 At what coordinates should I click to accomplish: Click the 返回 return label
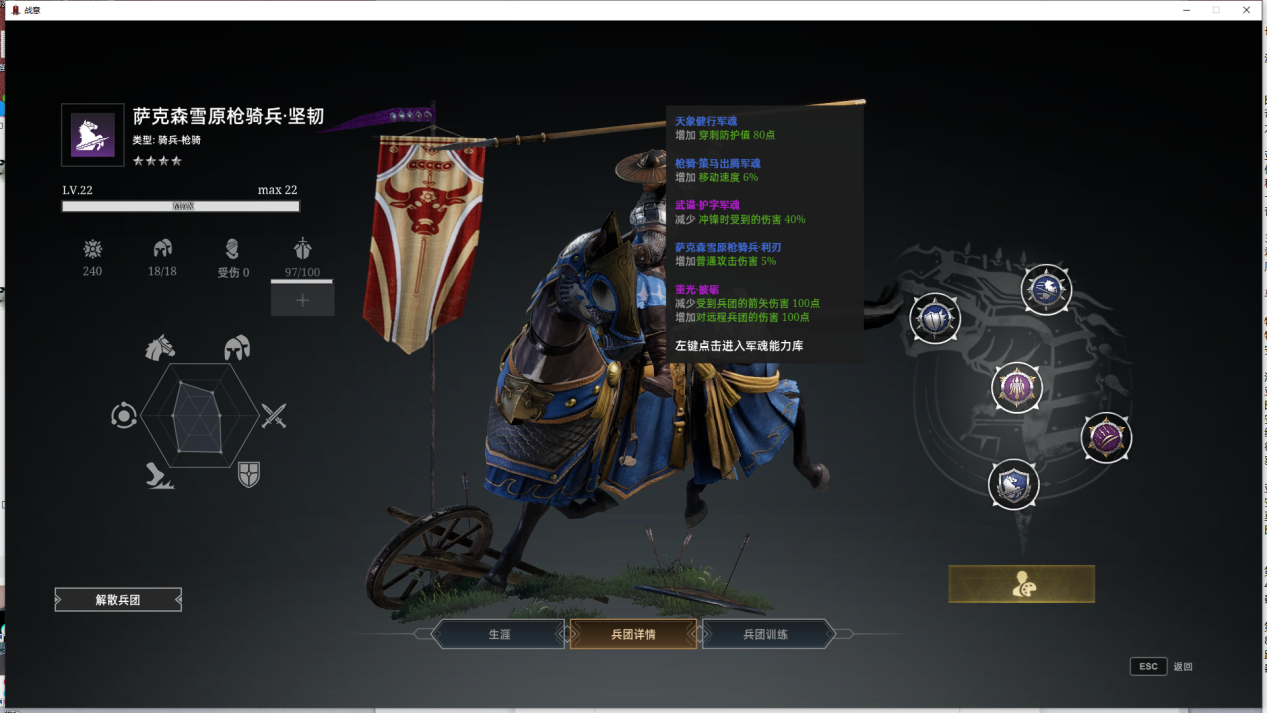tap(1183, 667)
